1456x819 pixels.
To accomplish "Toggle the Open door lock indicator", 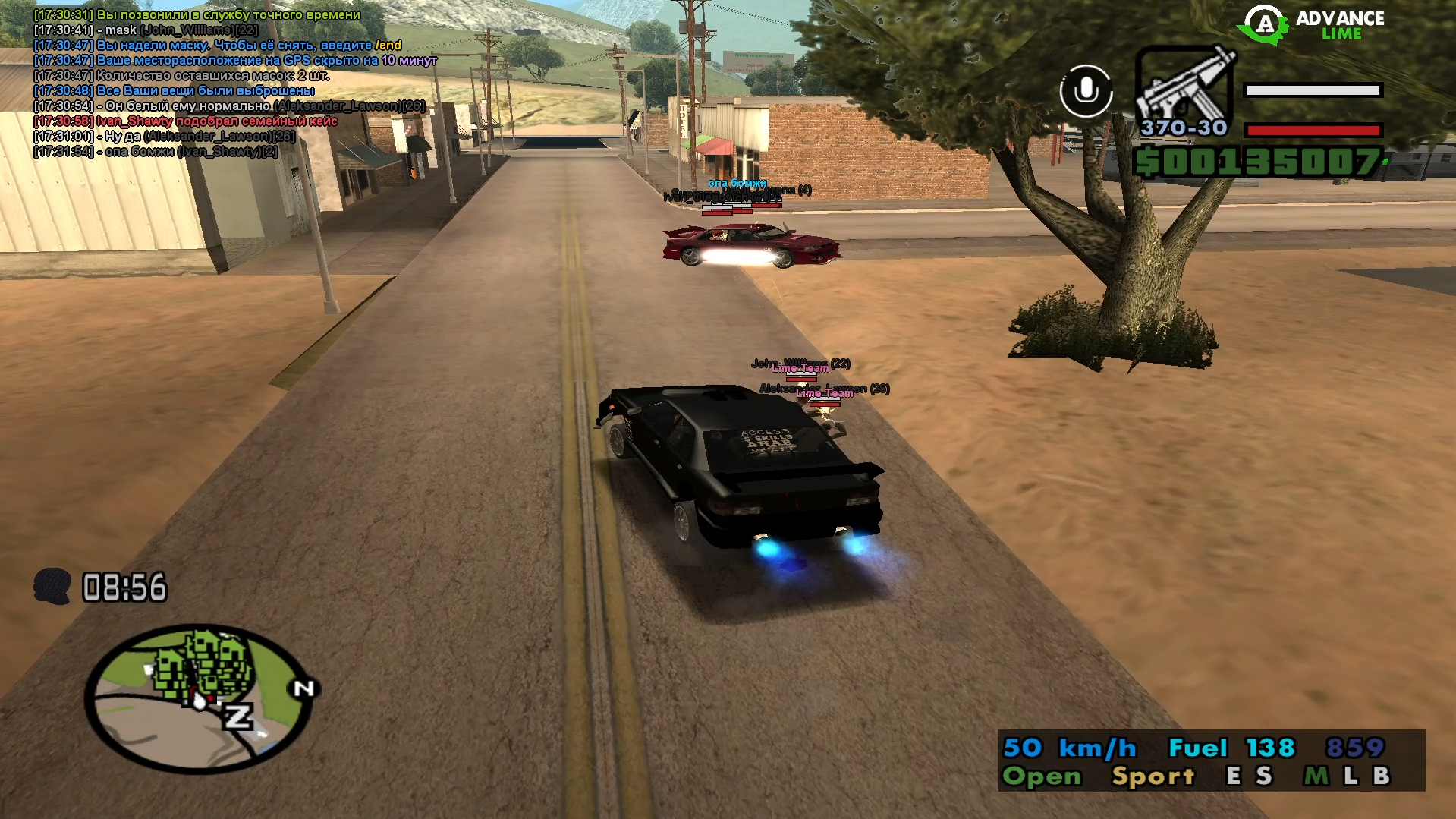I will point(1042,776).
